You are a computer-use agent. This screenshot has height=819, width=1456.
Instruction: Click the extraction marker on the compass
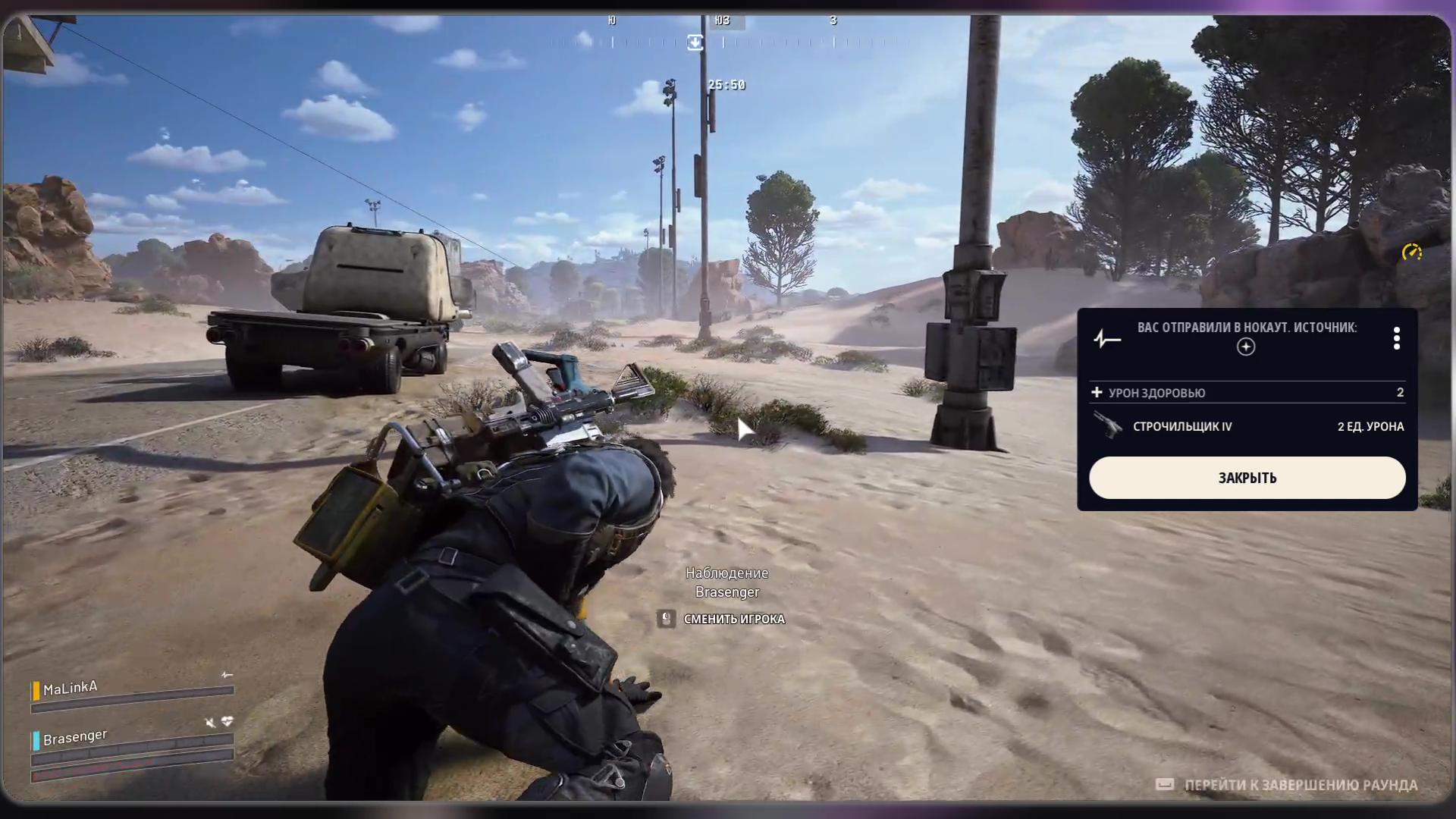695,42
